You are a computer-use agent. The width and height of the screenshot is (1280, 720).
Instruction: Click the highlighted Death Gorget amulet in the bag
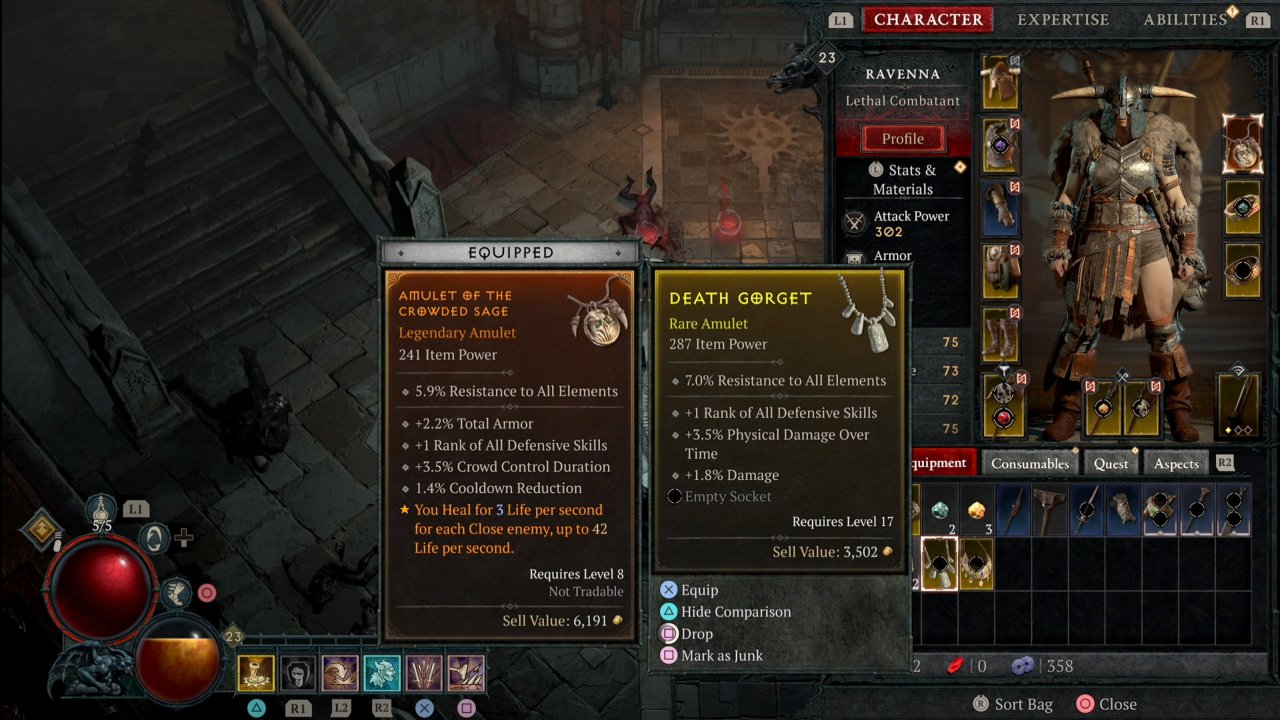point(938,564)
